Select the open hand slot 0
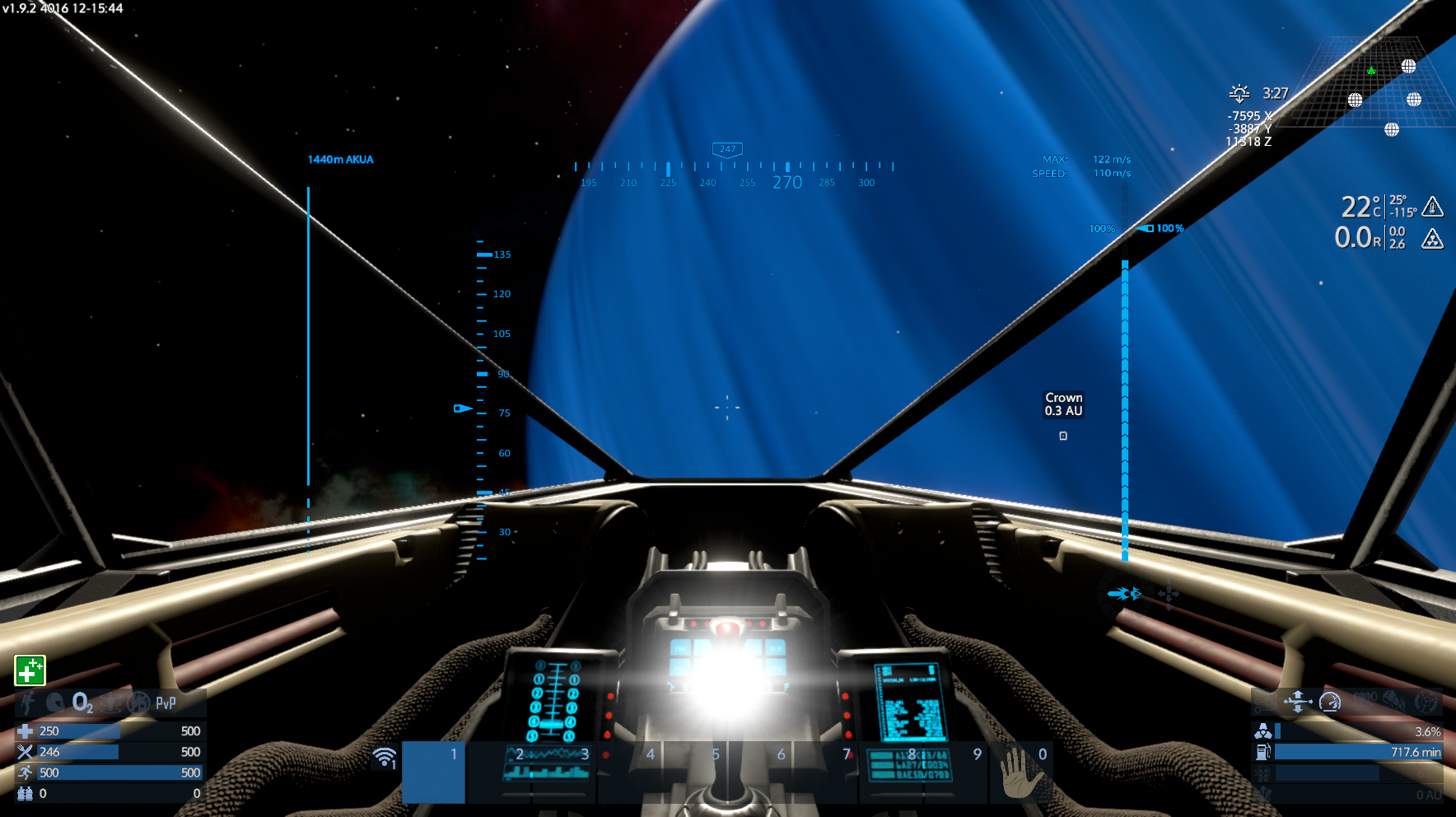This screenshot has height=817, width=1456. tap(1020, 772)
